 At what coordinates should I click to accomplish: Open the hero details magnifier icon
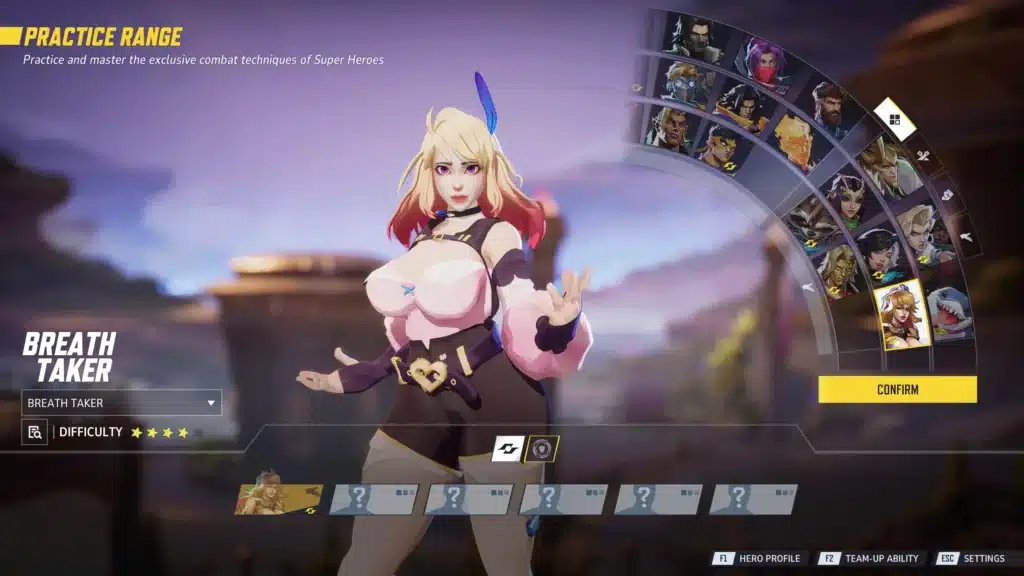point(35,432)
